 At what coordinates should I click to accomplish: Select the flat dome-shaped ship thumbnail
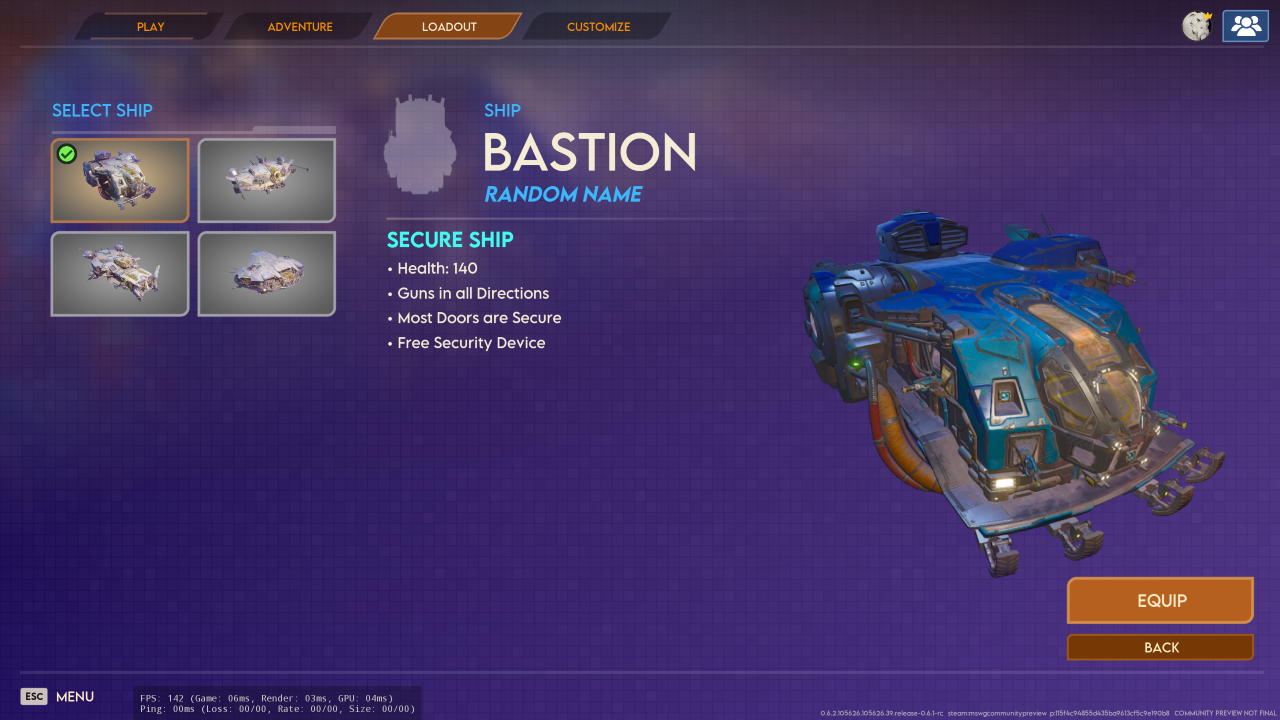267,273
